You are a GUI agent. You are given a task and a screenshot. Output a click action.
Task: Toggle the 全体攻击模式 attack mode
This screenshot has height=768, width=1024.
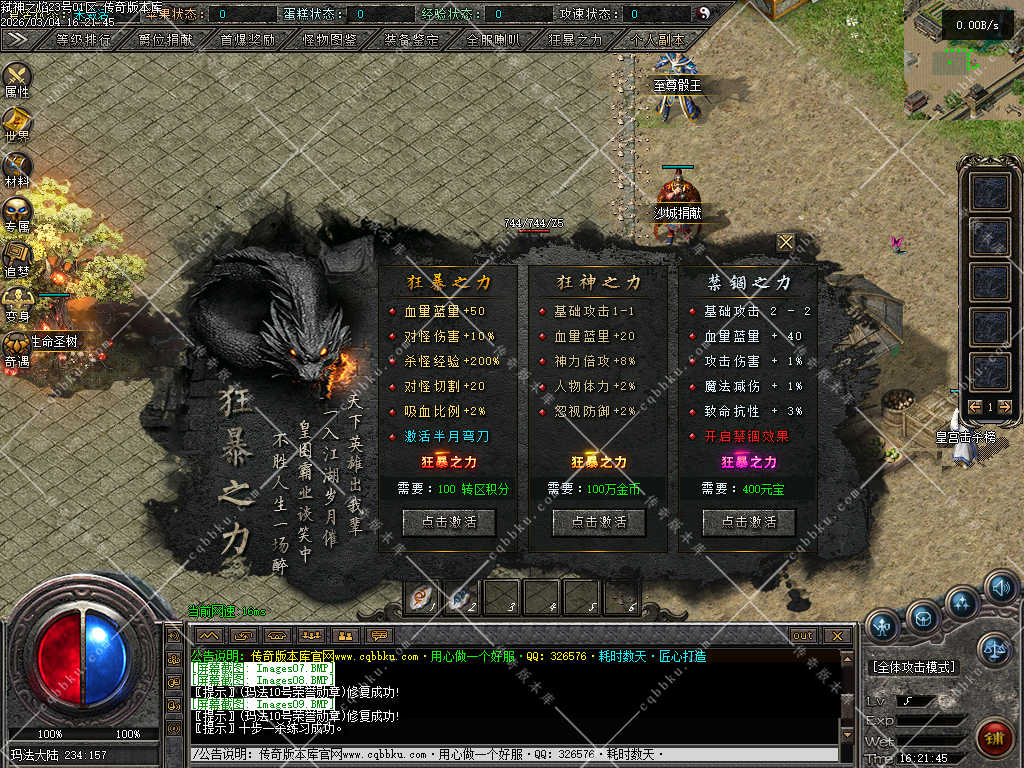click(x=913, y=667)
